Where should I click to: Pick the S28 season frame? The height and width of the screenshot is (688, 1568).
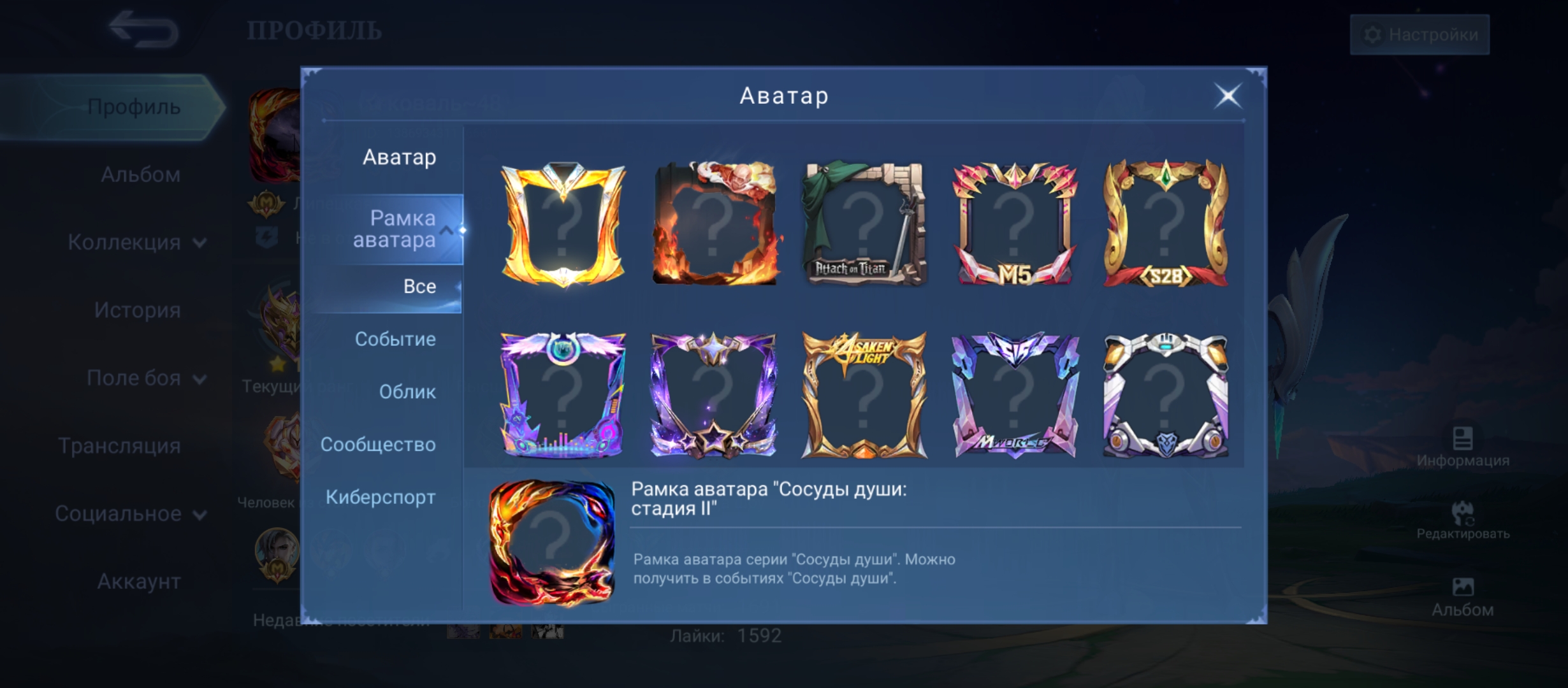[x=1165, y=224]
